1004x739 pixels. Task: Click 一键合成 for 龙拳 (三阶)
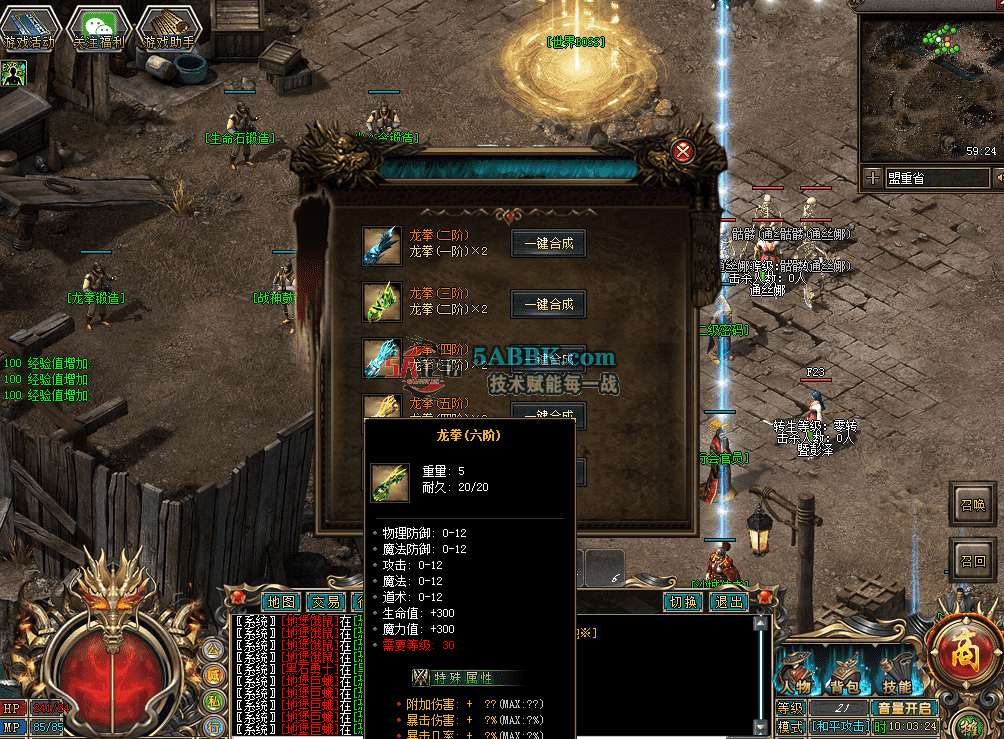548,304
